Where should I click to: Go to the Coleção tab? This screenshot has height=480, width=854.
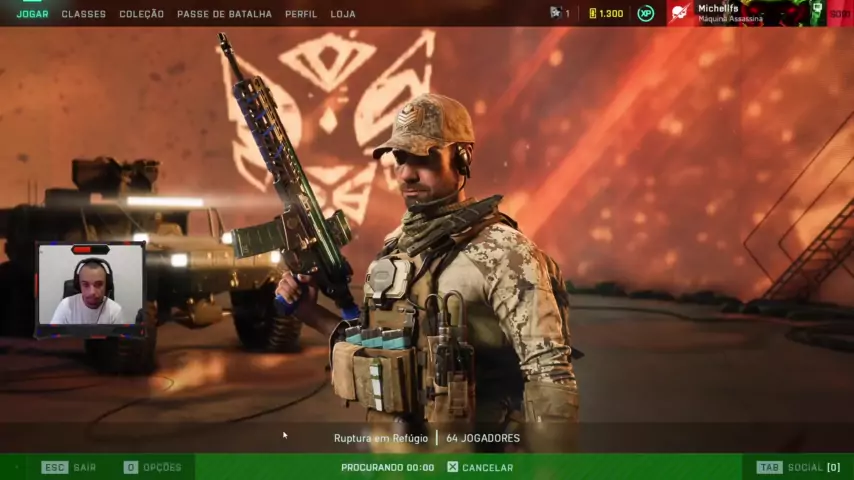[x=141, y=14]
